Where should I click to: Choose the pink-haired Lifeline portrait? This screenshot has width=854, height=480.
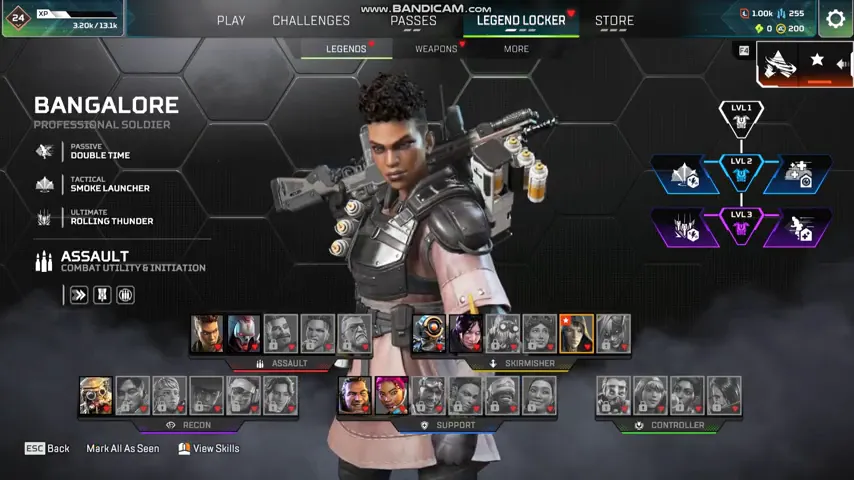[x=391, y=396]
